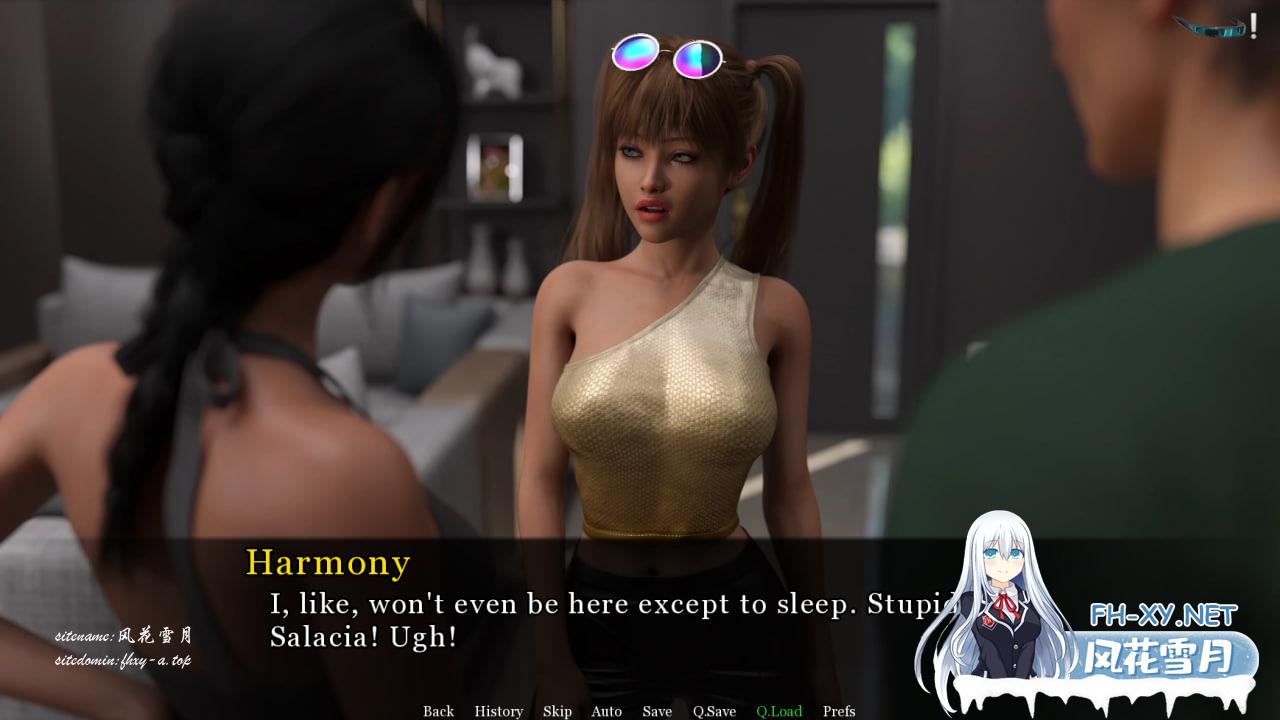
Task: Turn on Auto advance
Action: click(x=606, y=711)
